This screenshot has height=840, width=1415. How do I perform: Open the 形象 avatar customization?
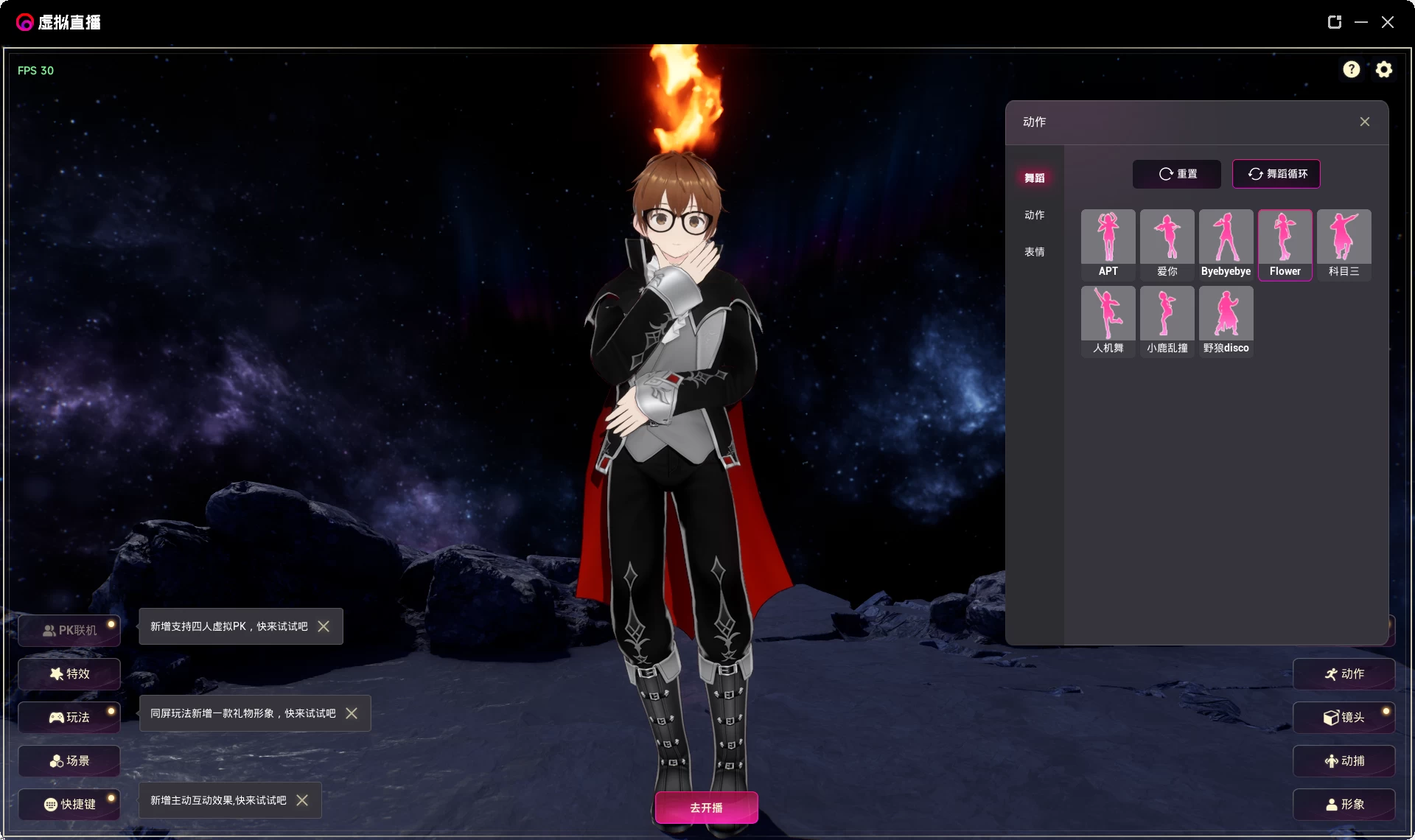(1344, 804)
